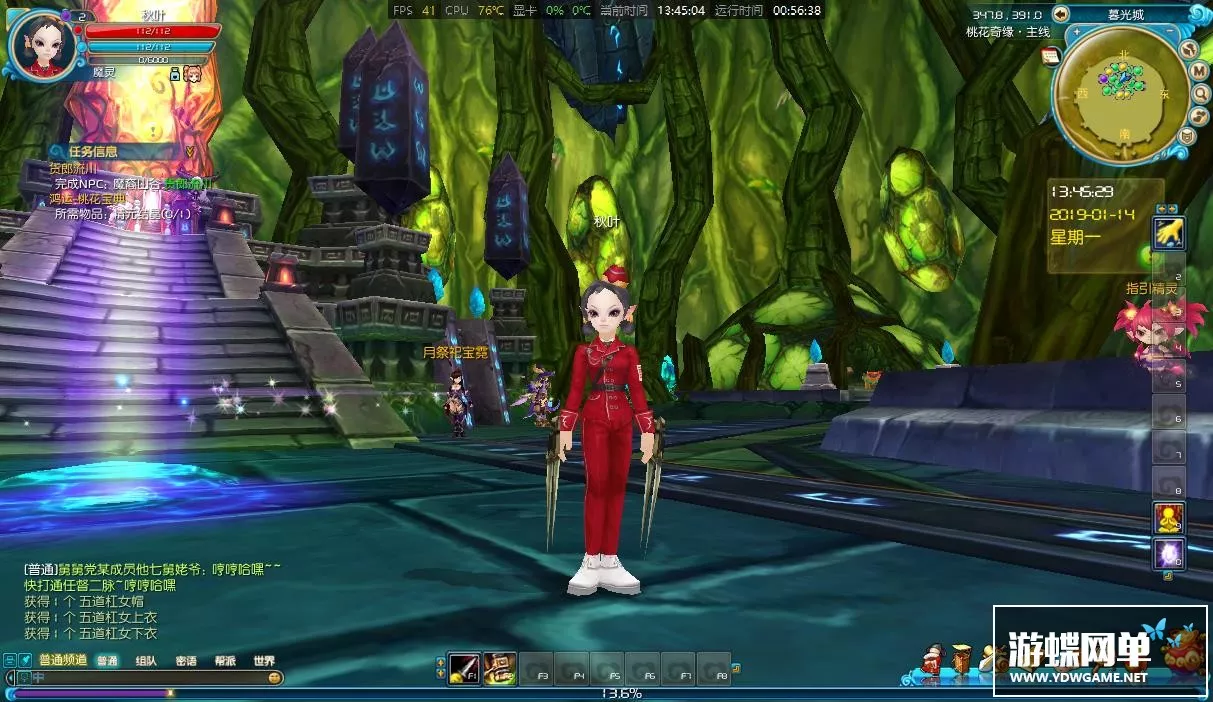
Task: Switch chat to the 组队 channel
Action: (146, 661)
